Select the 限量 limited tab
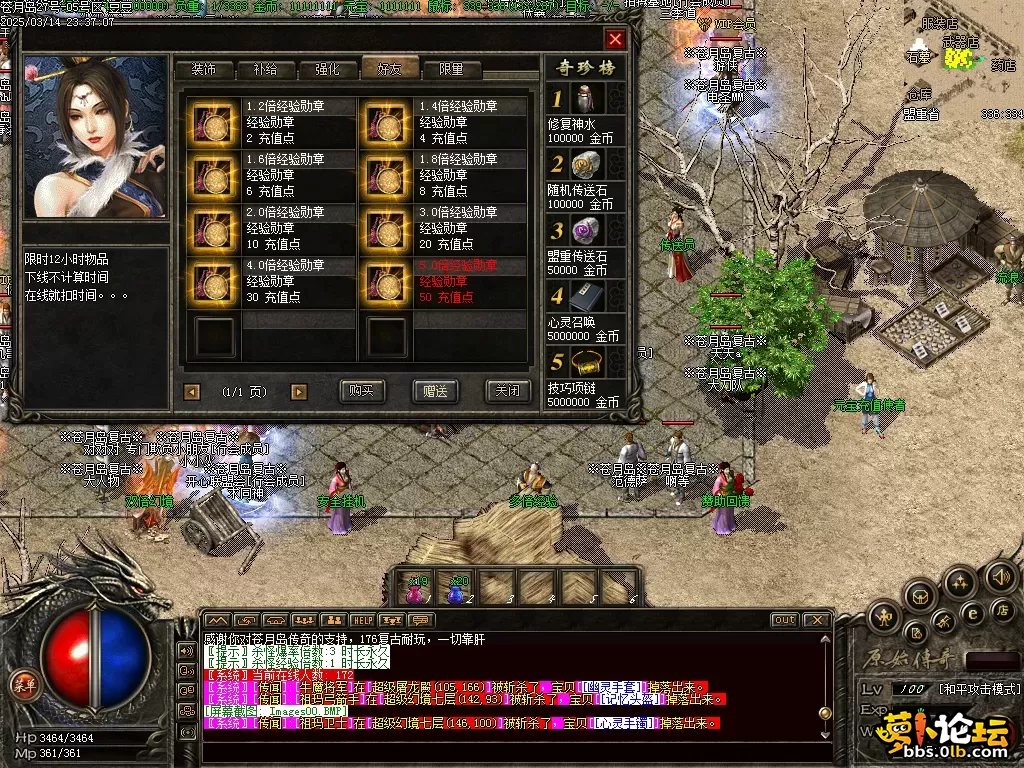 451,70
